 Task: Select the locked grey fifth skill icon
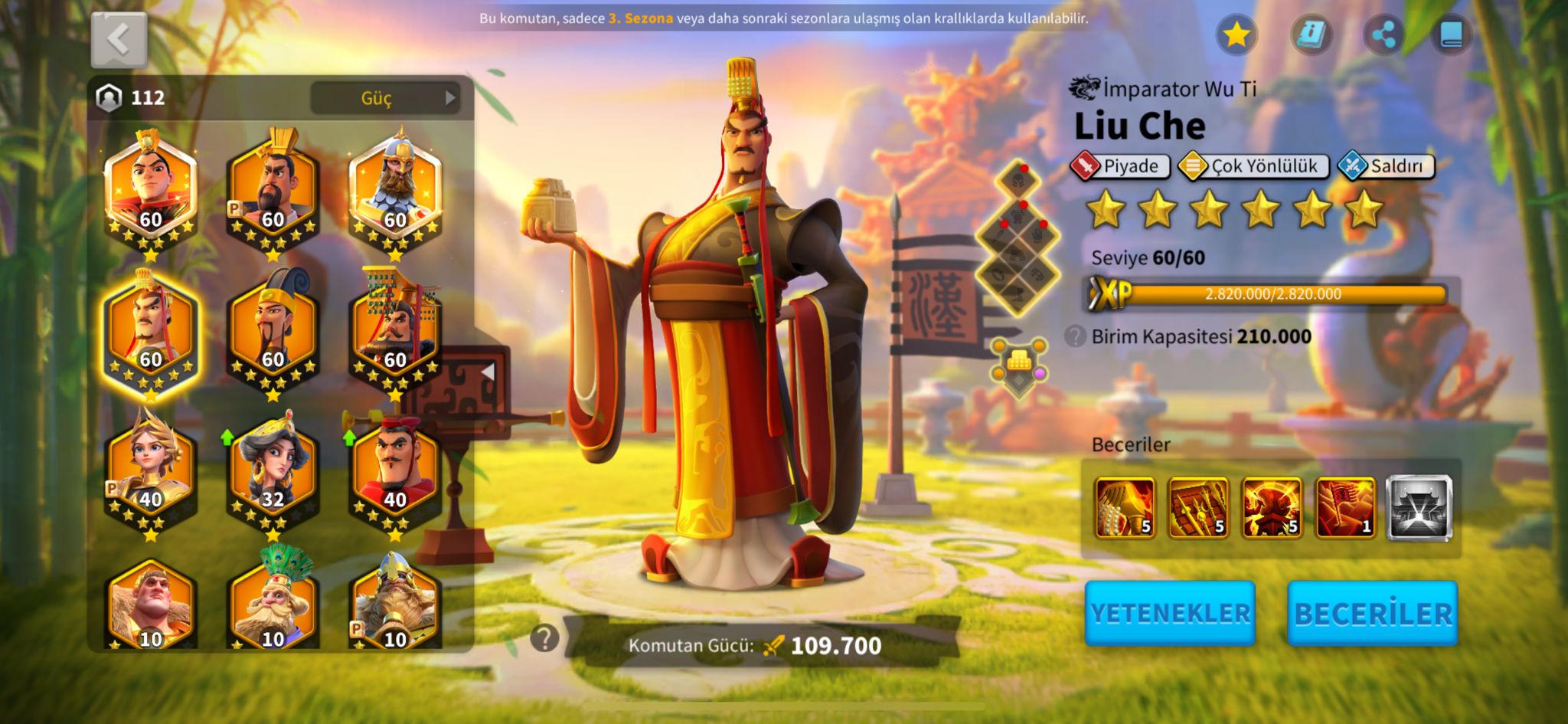coord(1419,507)
